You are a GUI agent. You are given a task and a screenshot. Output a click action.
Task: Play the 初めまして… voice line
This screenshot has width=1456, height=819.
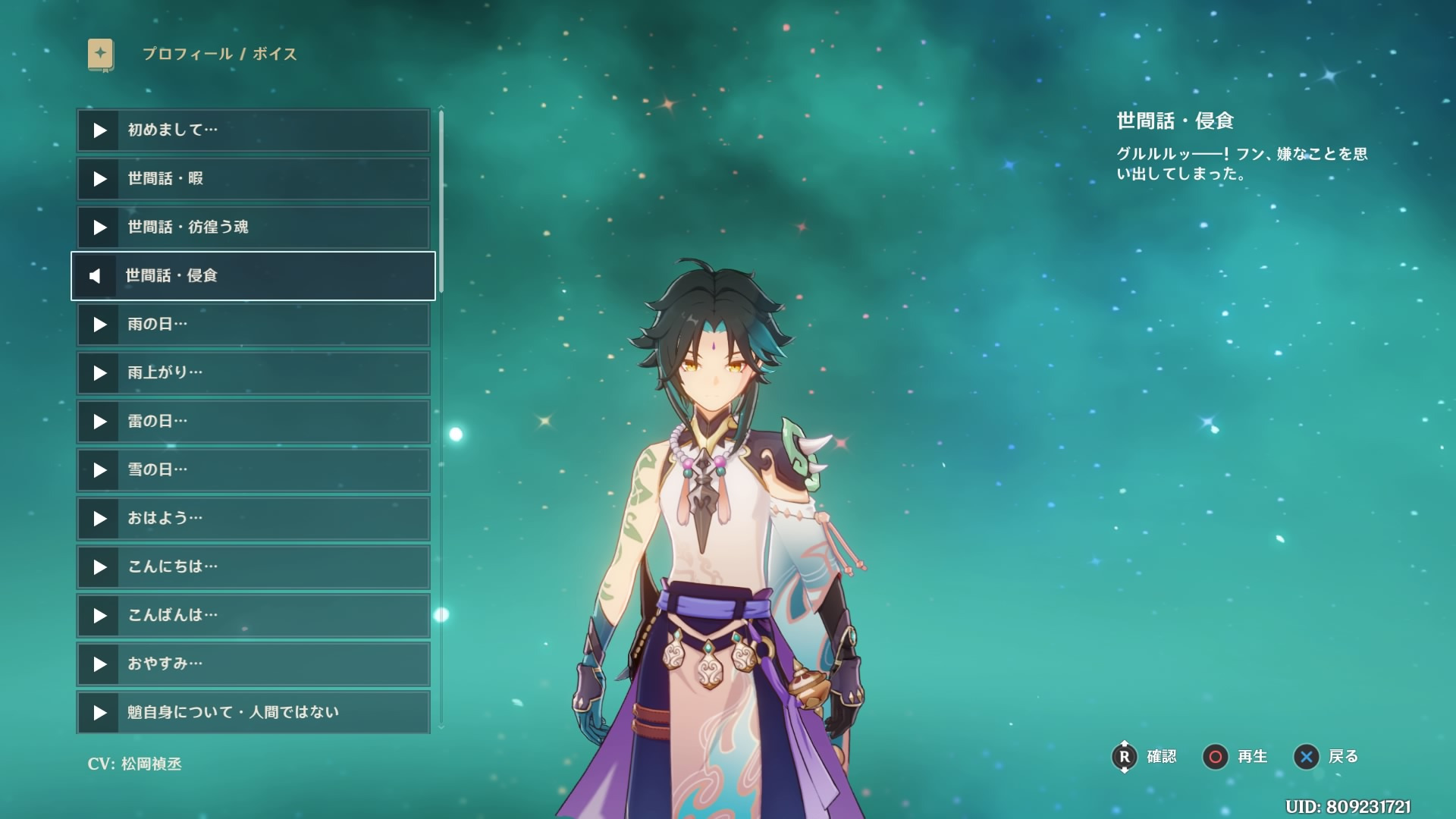point(253,130)
